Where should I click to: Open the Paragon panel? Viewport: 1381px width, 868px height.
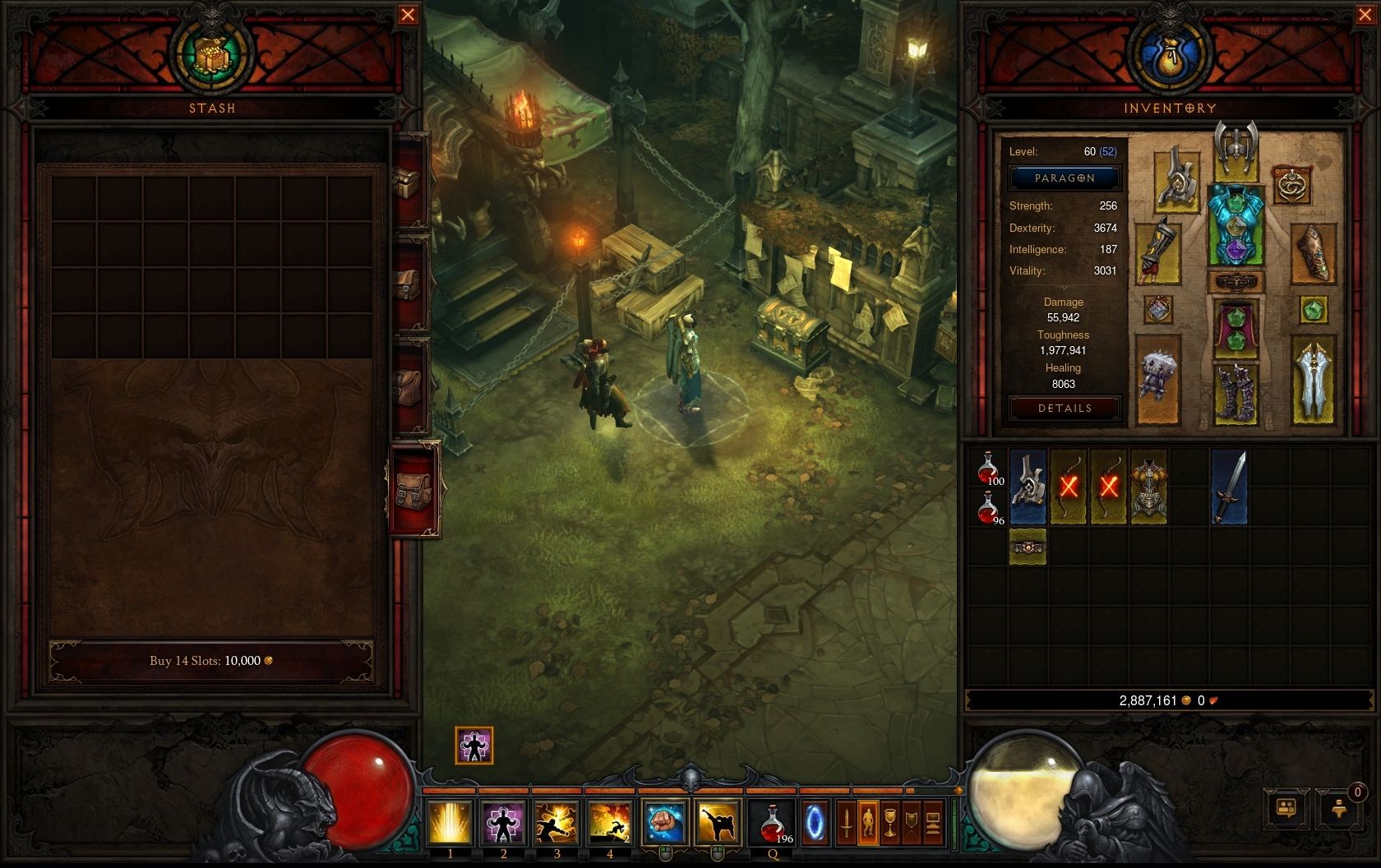(x=1065, y=178)
